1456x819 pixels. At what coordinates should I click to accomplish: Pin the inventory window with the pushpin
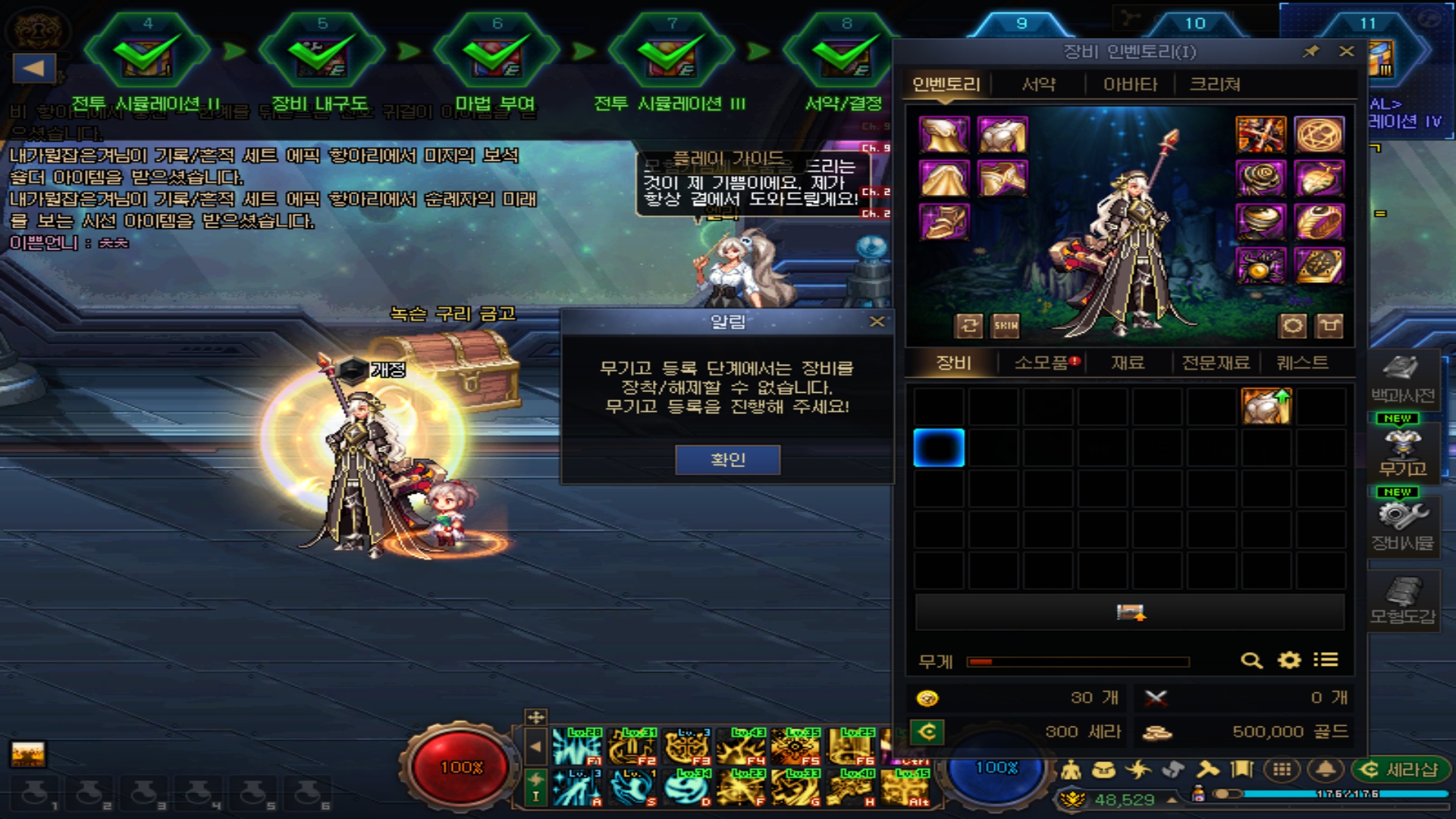pyautogui.click(x=1310, y=52)
